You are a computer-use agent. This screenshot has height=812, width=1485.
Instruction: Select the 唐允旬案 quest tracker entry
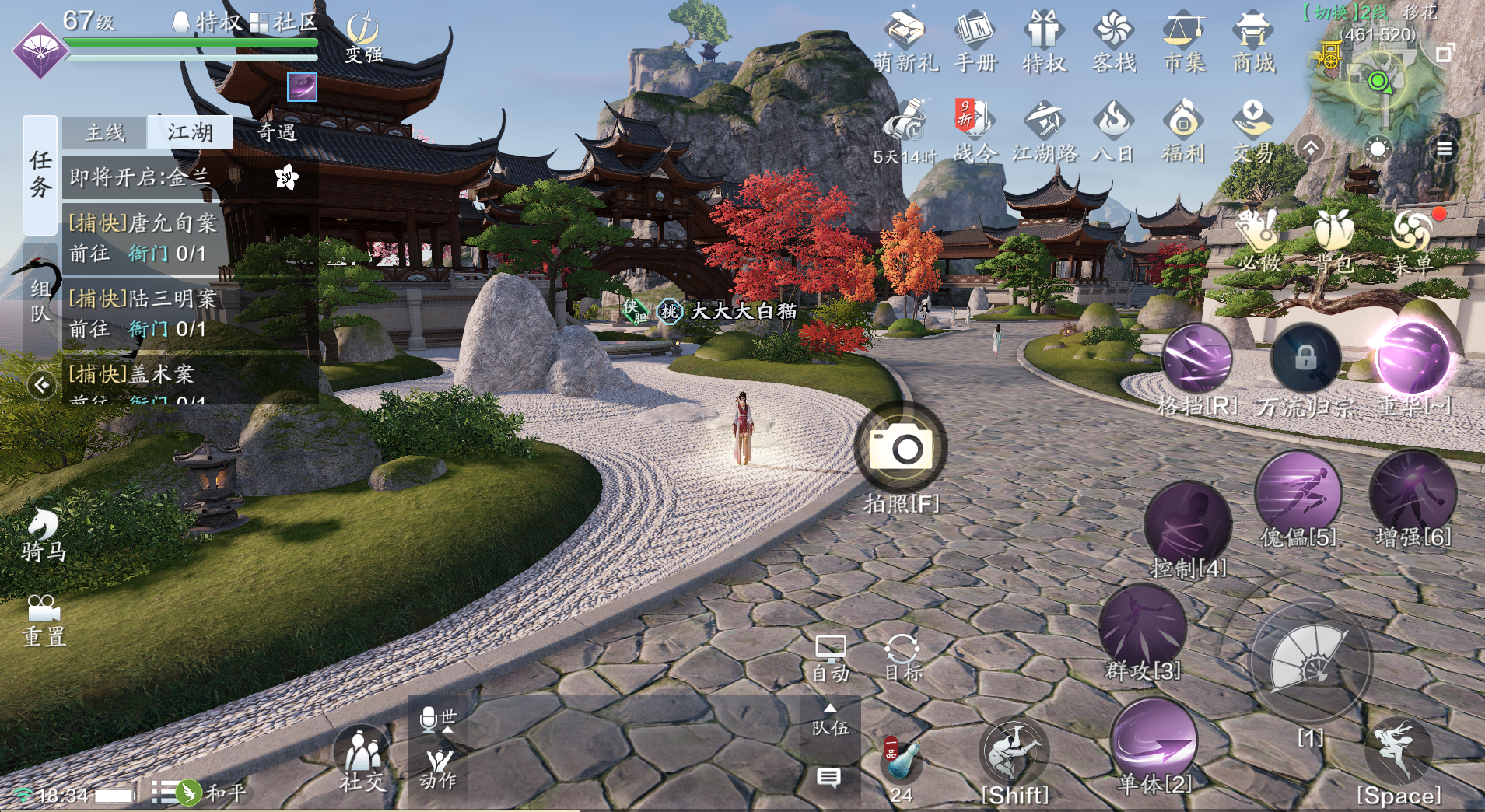pos(144,238)
